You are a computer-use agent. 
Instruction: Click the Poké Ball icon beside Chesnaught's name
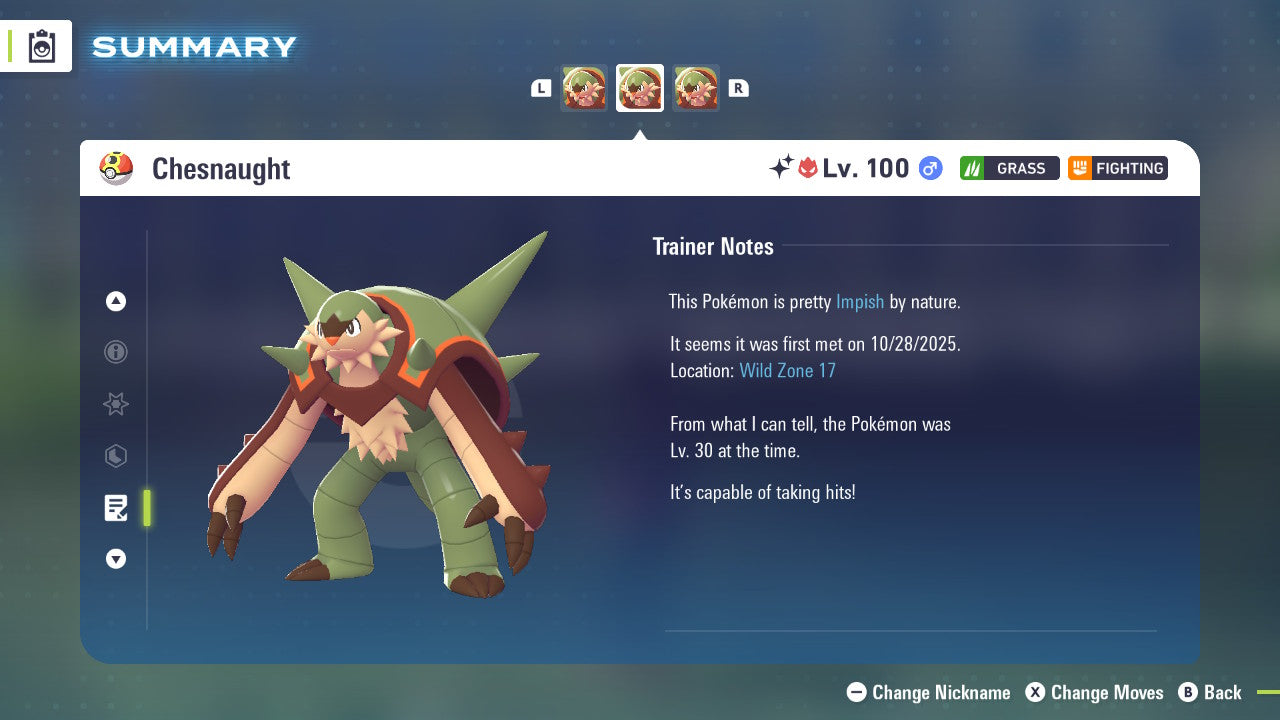116,168
